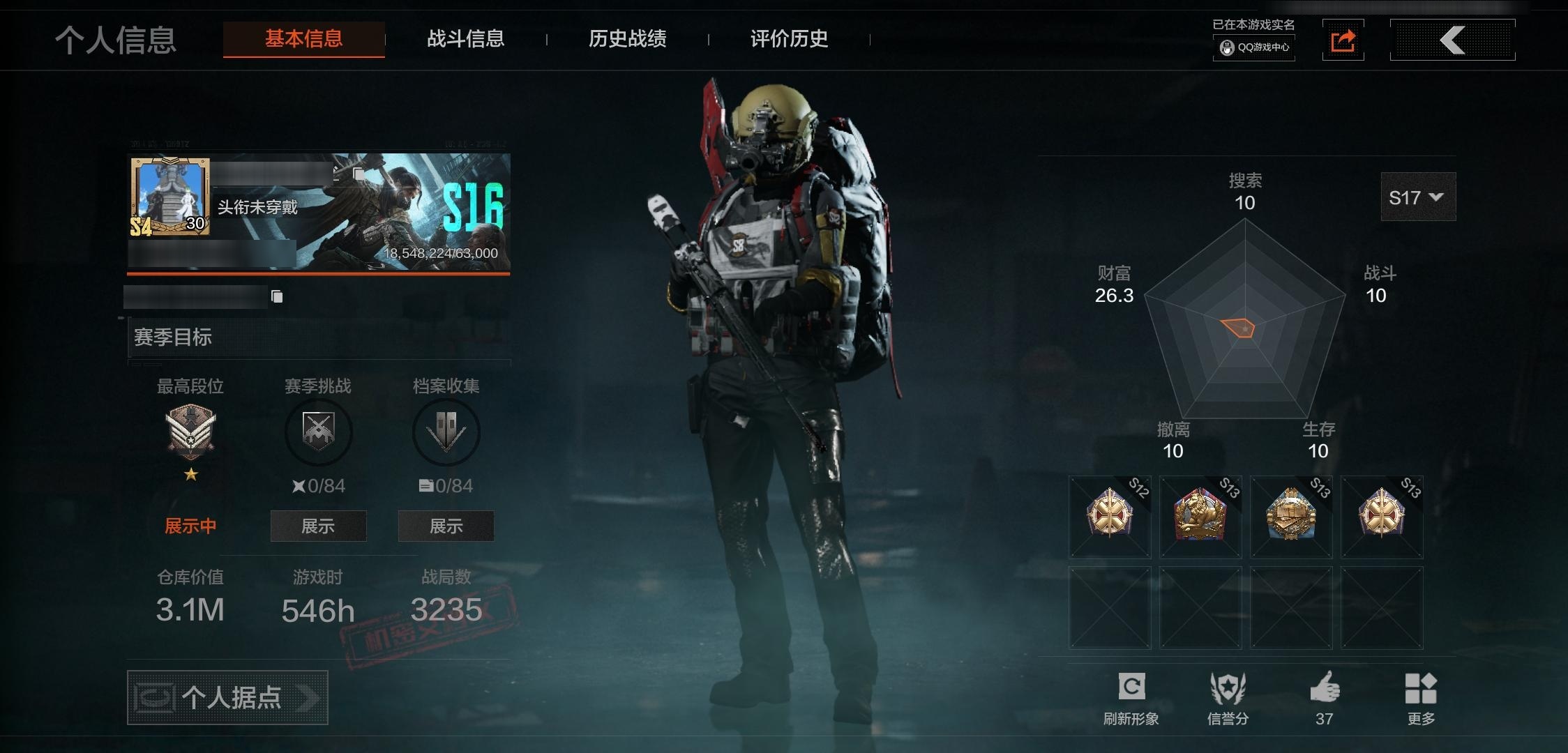Screen dimensions: 1568x753
Task: Select the 历史战绩 tab
Action: [x=627, y=39]
